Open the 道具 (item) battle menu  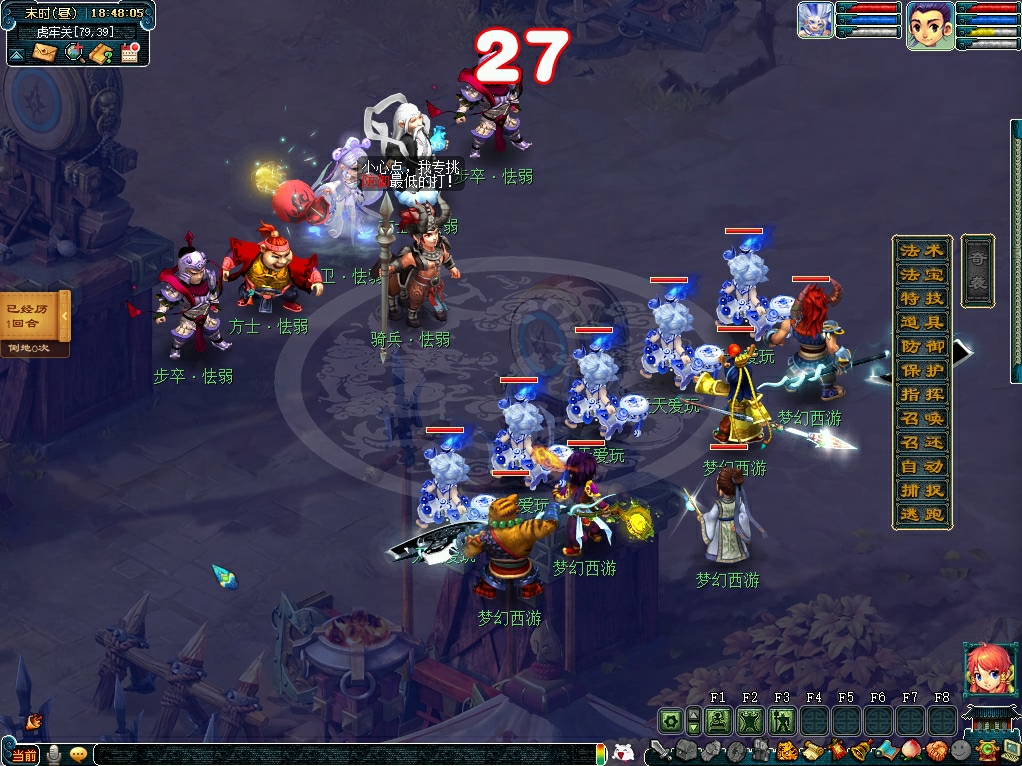pos(922,322)
